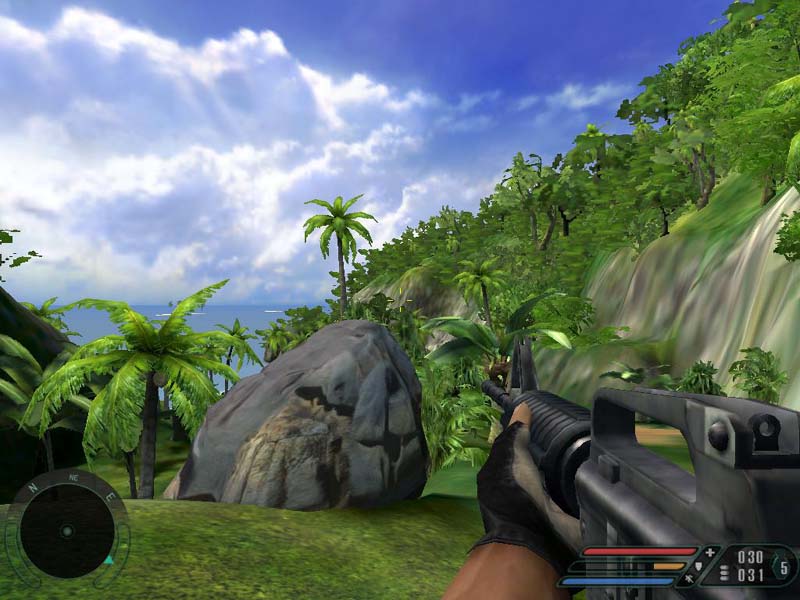Select the grenade icon showing 5

[x=783, y=567]
